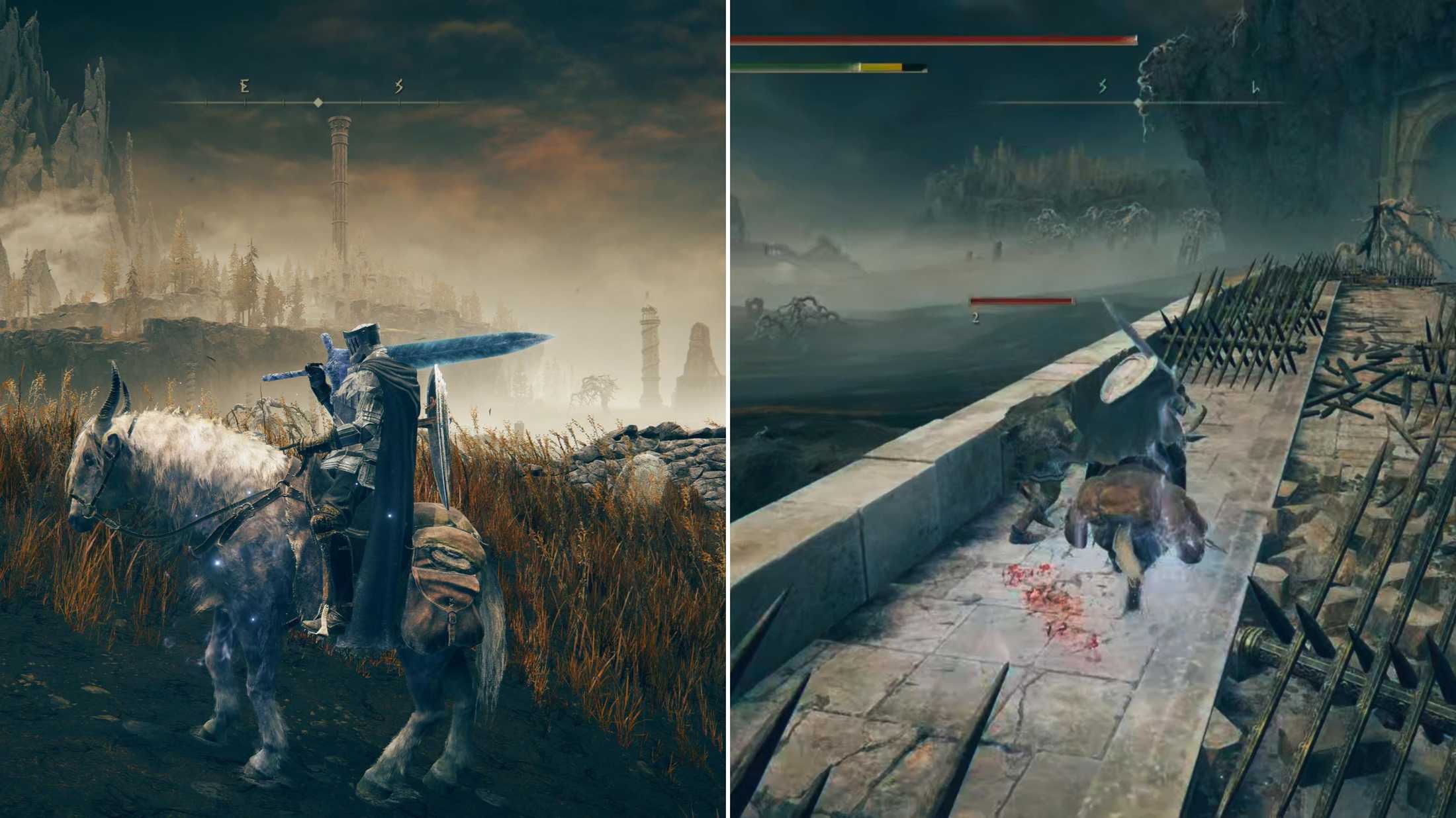Click the lightning rune on the left compass bar
1456x818 pixels.
(398, 86)
